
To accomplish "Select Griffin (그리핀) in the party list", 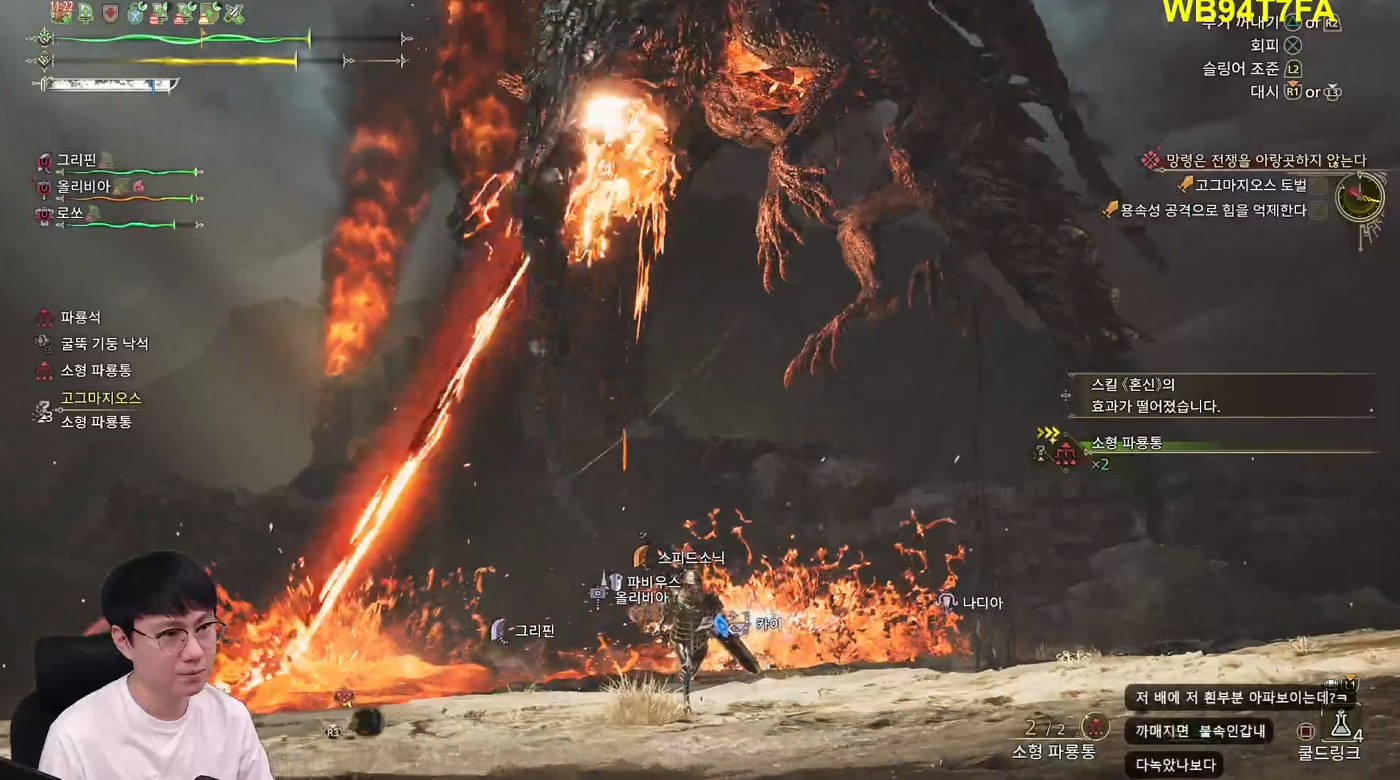I will [x=76, y=160].
